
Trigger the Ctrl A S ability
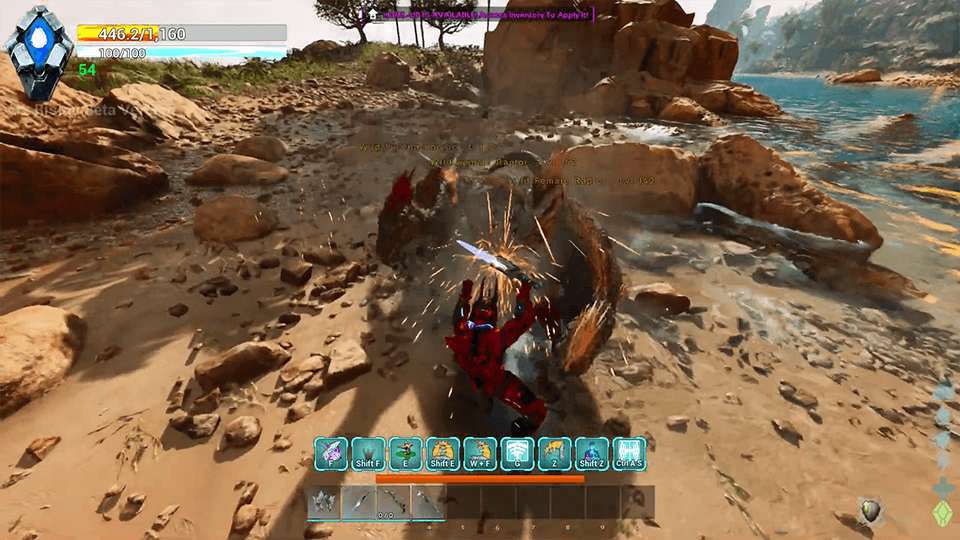tap(629, 453)
